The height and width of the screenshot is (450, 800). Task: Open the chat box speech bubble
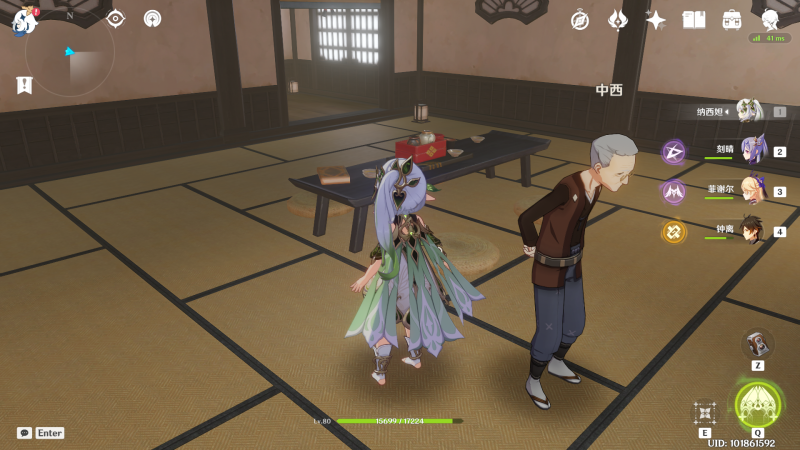click(24, 433)
